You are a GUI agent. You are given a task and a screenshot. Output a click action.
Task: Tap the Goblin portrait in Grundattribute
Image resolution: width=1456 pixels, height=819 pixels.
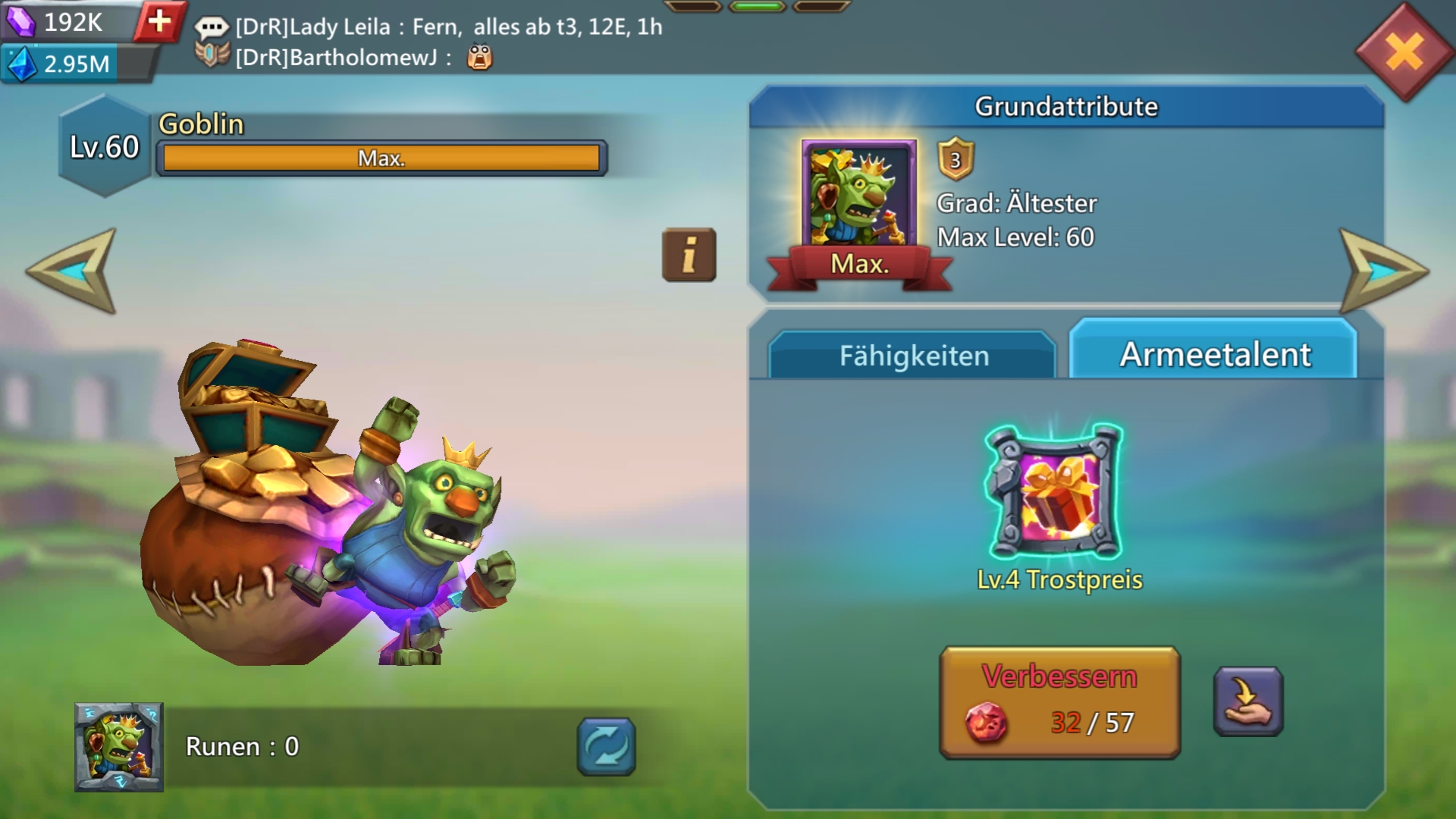(x=858, y=194)
